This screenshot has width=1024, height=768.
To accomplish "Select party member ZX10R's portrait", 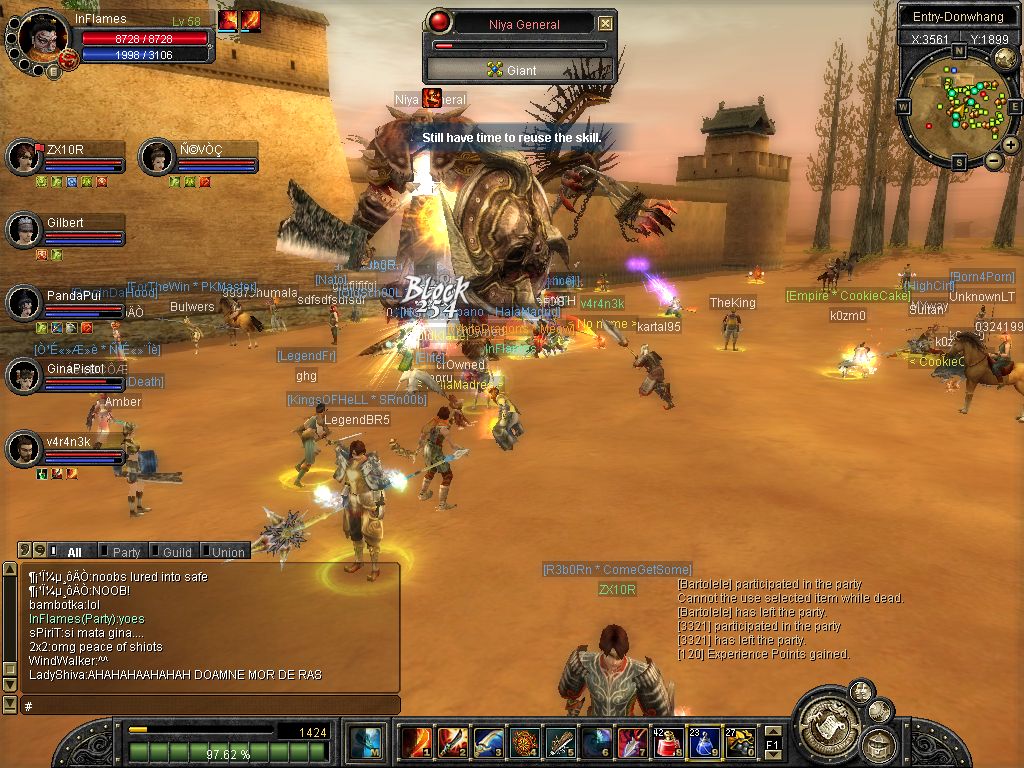I will [23, 156].
